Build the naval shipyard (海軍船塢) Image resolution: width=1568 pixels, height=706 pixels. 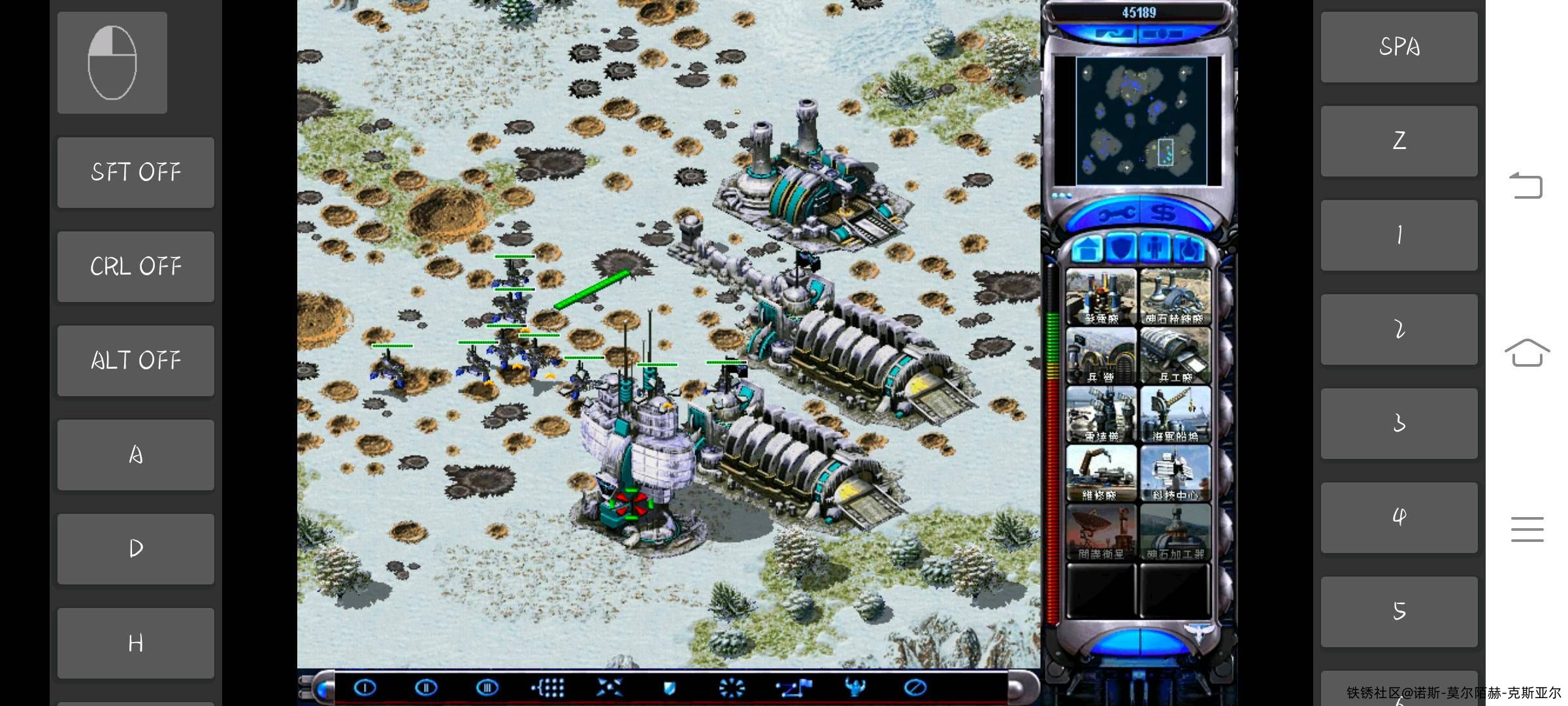pyautogui.click(x=1175, y=414)
